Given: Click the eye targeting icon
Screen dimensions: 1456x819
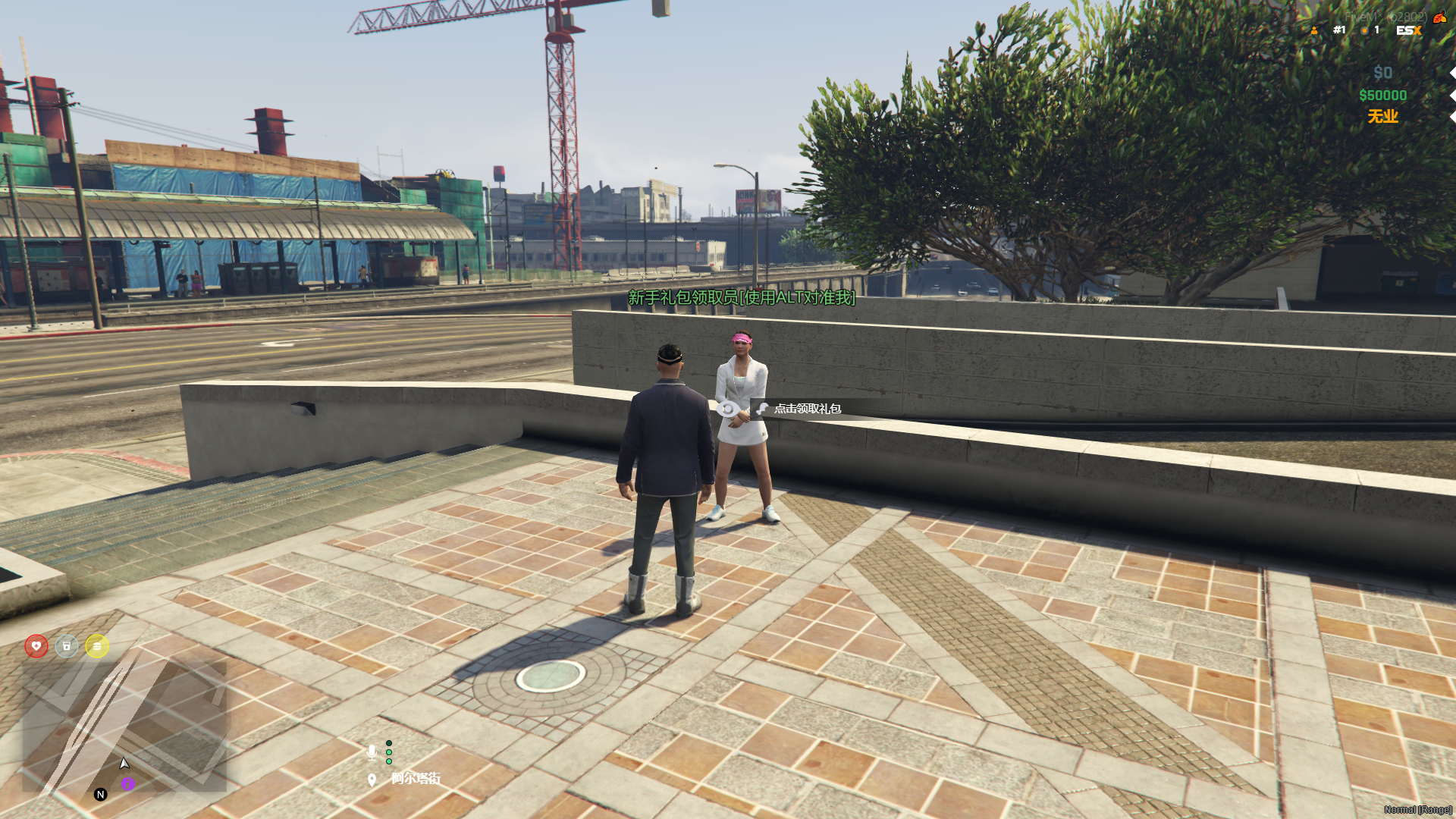Looking at the screenshot, I should coord(727,409).
